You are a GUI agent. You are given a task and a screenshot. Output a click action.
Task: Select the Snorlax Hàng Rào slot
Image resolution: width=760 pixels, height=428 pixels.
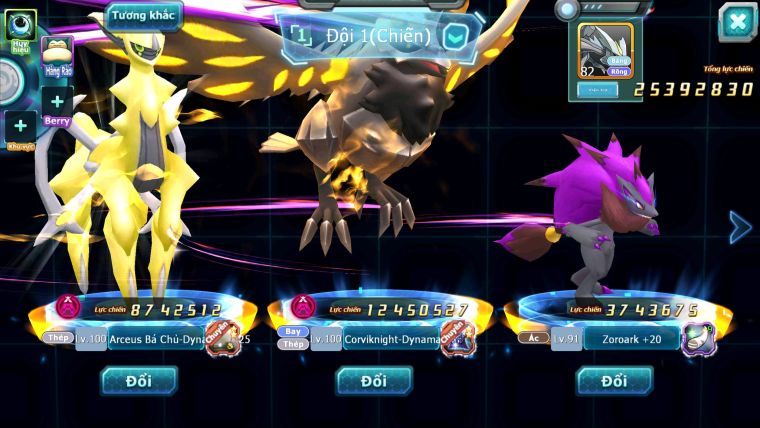pyautogui.click(x=57, y=57)
